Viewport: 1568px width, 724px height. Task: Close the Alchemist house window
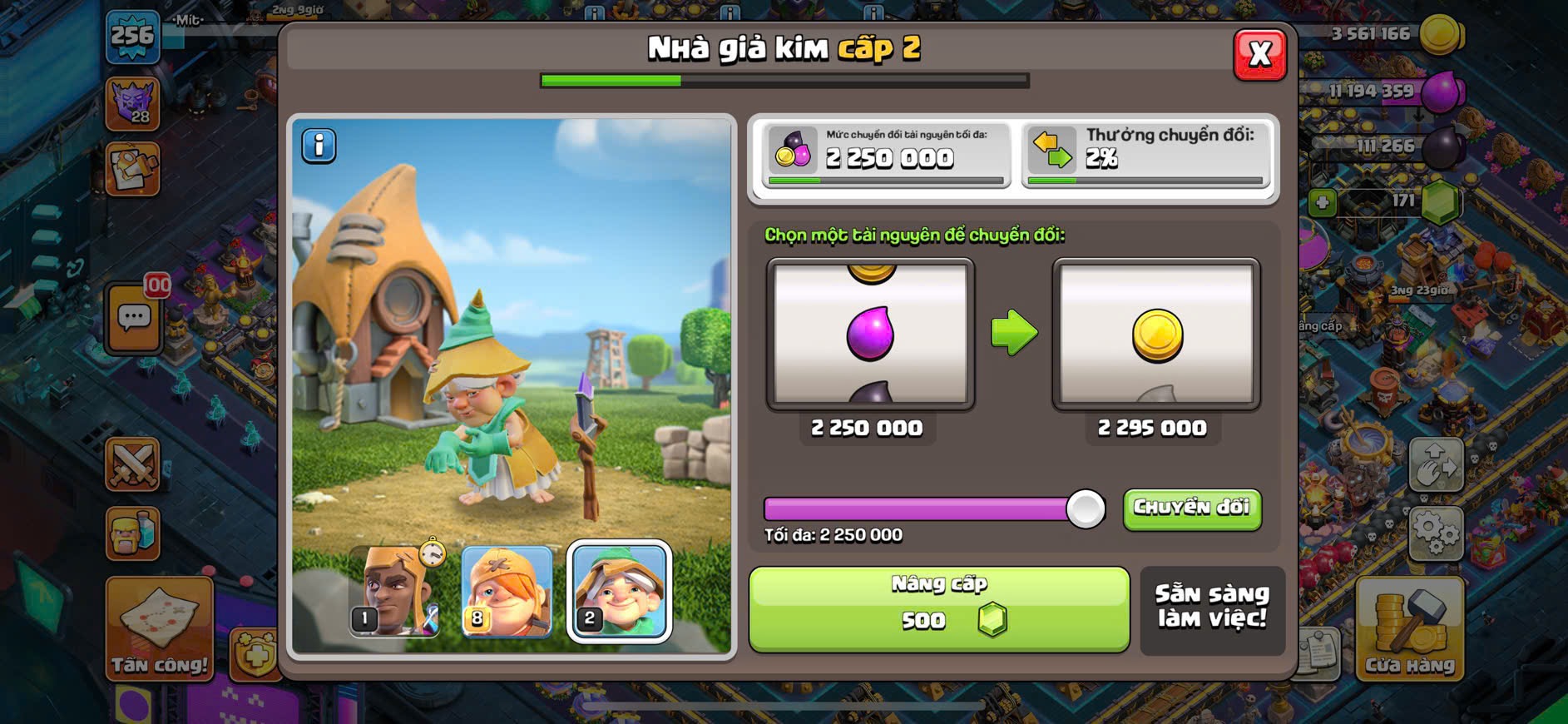(x=1259, y=55)
